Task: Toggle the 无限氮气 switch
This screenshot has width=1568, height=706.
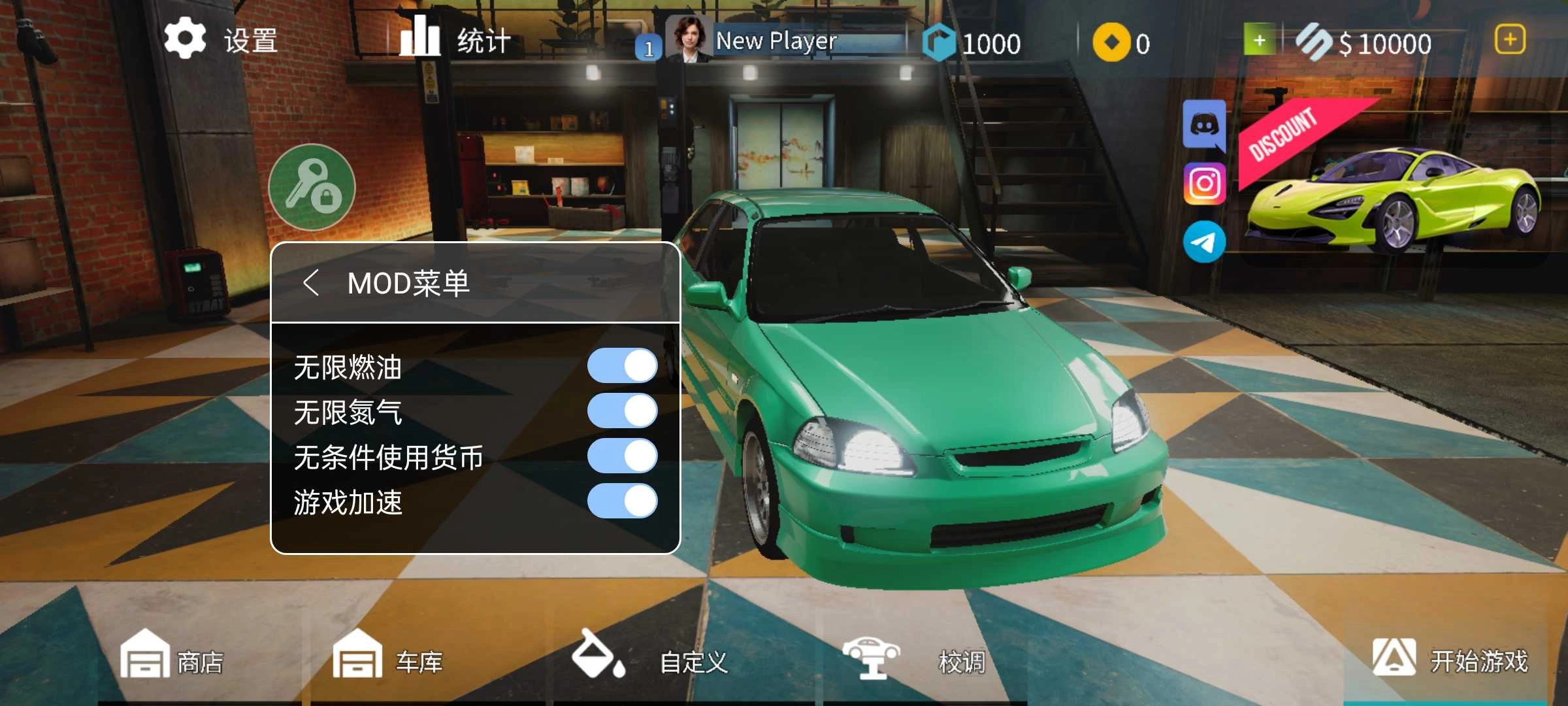Action: click(x=622, y=411)
